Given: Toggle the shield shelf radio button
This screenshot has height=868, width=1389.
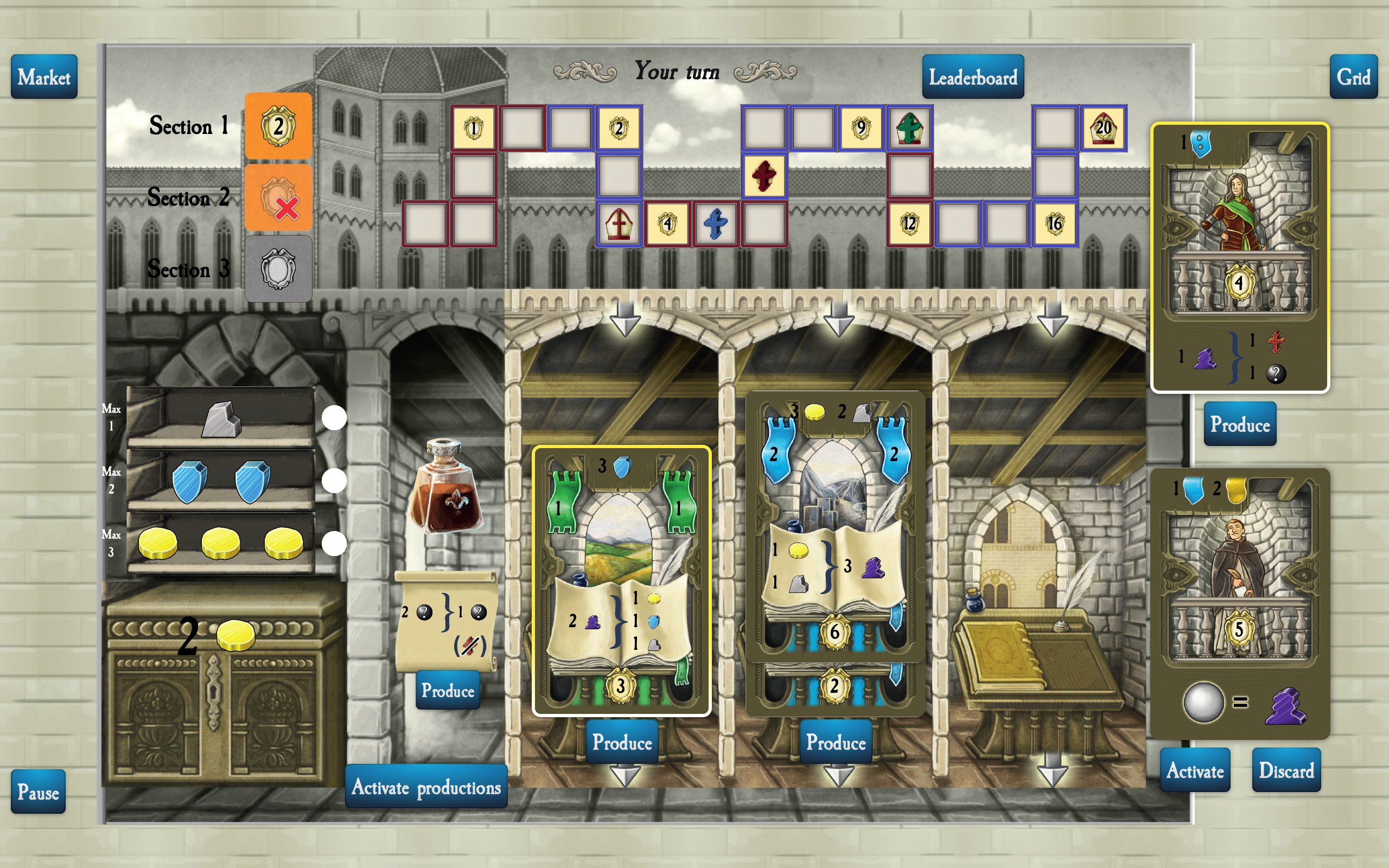Looking at the screenshot, I should 334,481.
